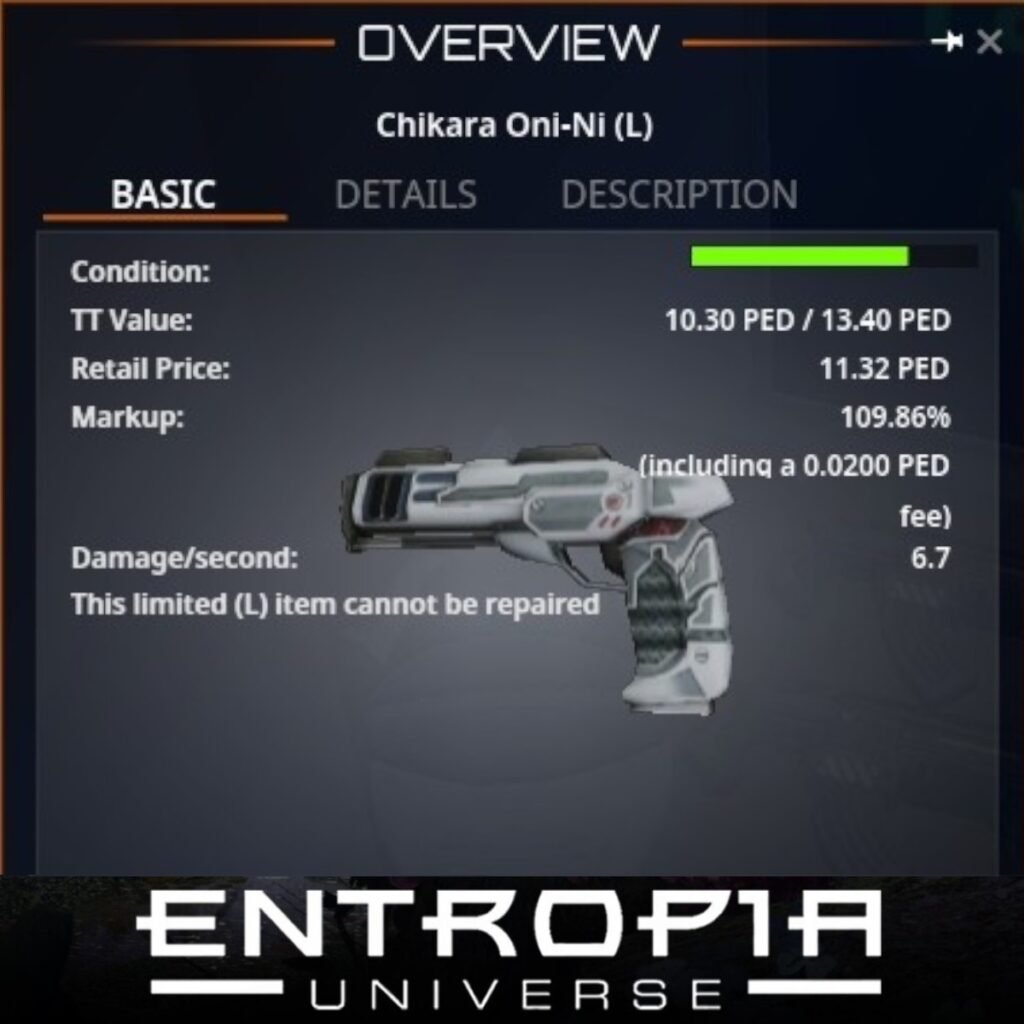Switch to the BASIC tab
Image resolution: width=1024 pixels, height=1024 pixels.
(x=164, y=194)
